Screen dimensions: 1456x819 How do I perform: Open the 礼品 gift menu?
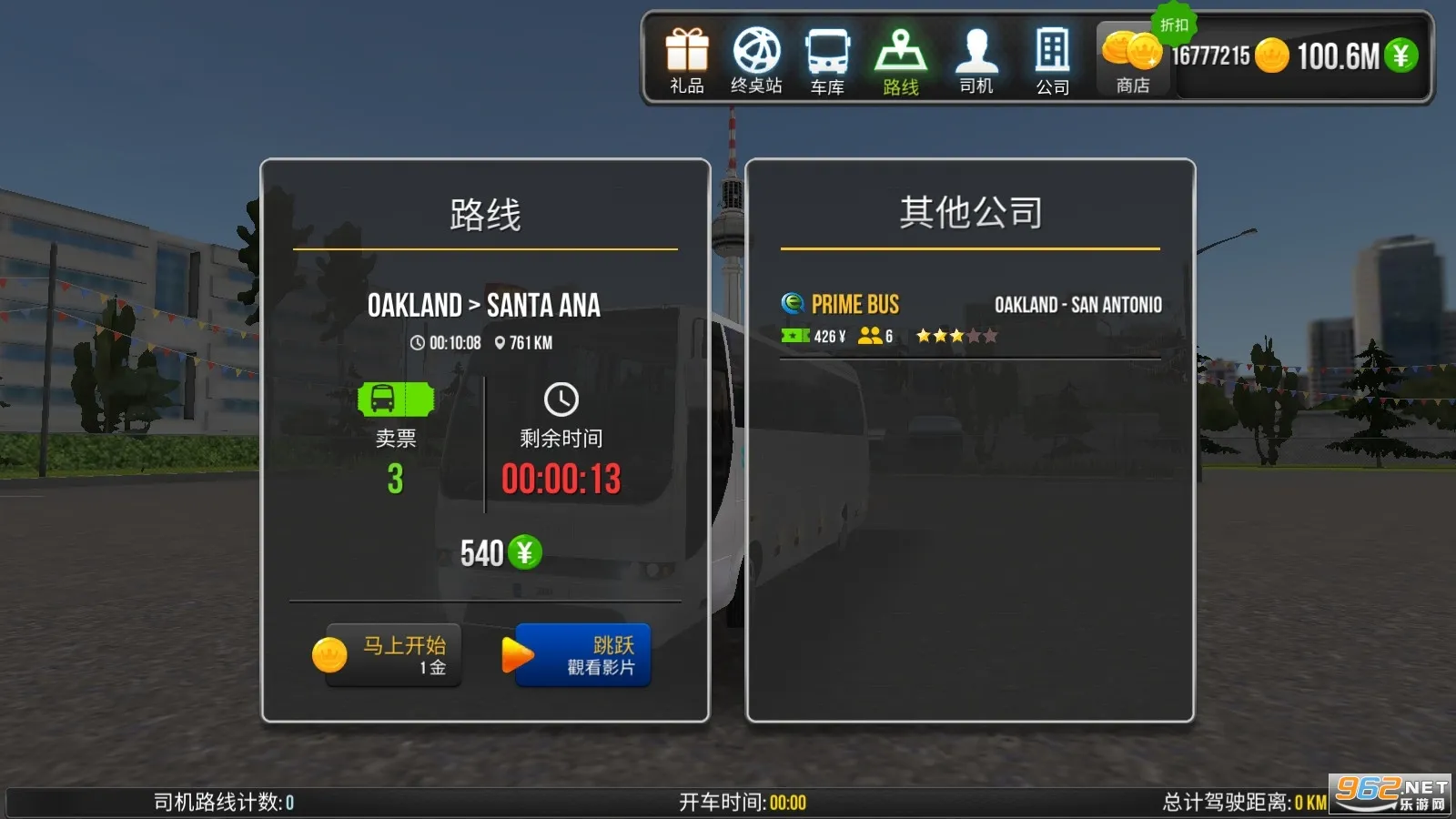click(687, 59)
